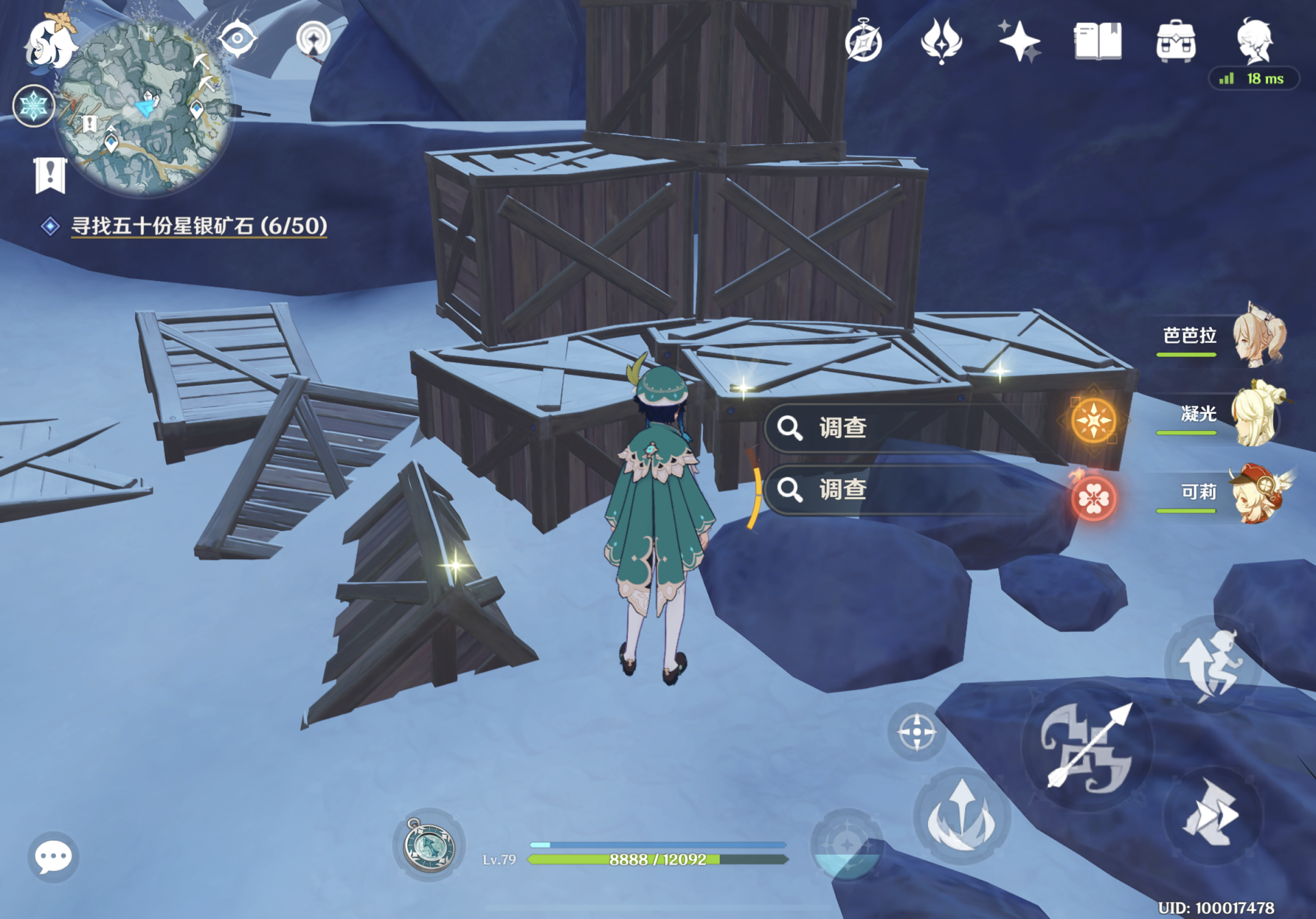Select the star silver ore quest tracker

[199, 225]
